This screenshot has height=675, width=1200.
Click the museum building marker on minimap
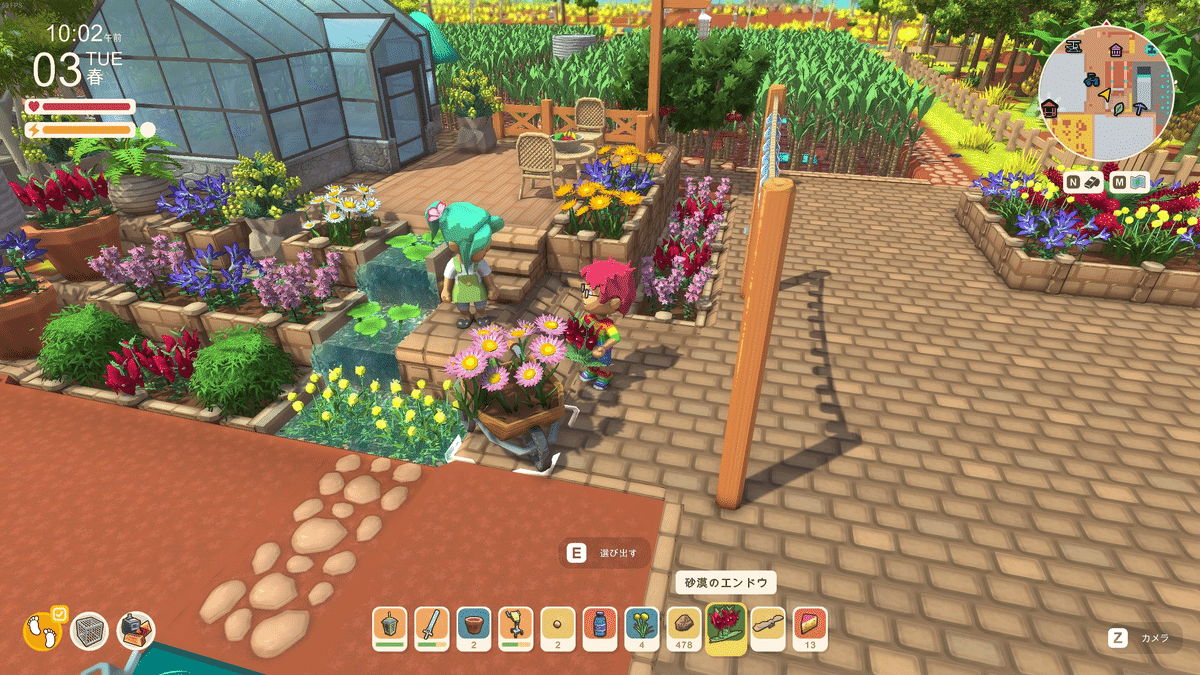(x=1116, y=50)
